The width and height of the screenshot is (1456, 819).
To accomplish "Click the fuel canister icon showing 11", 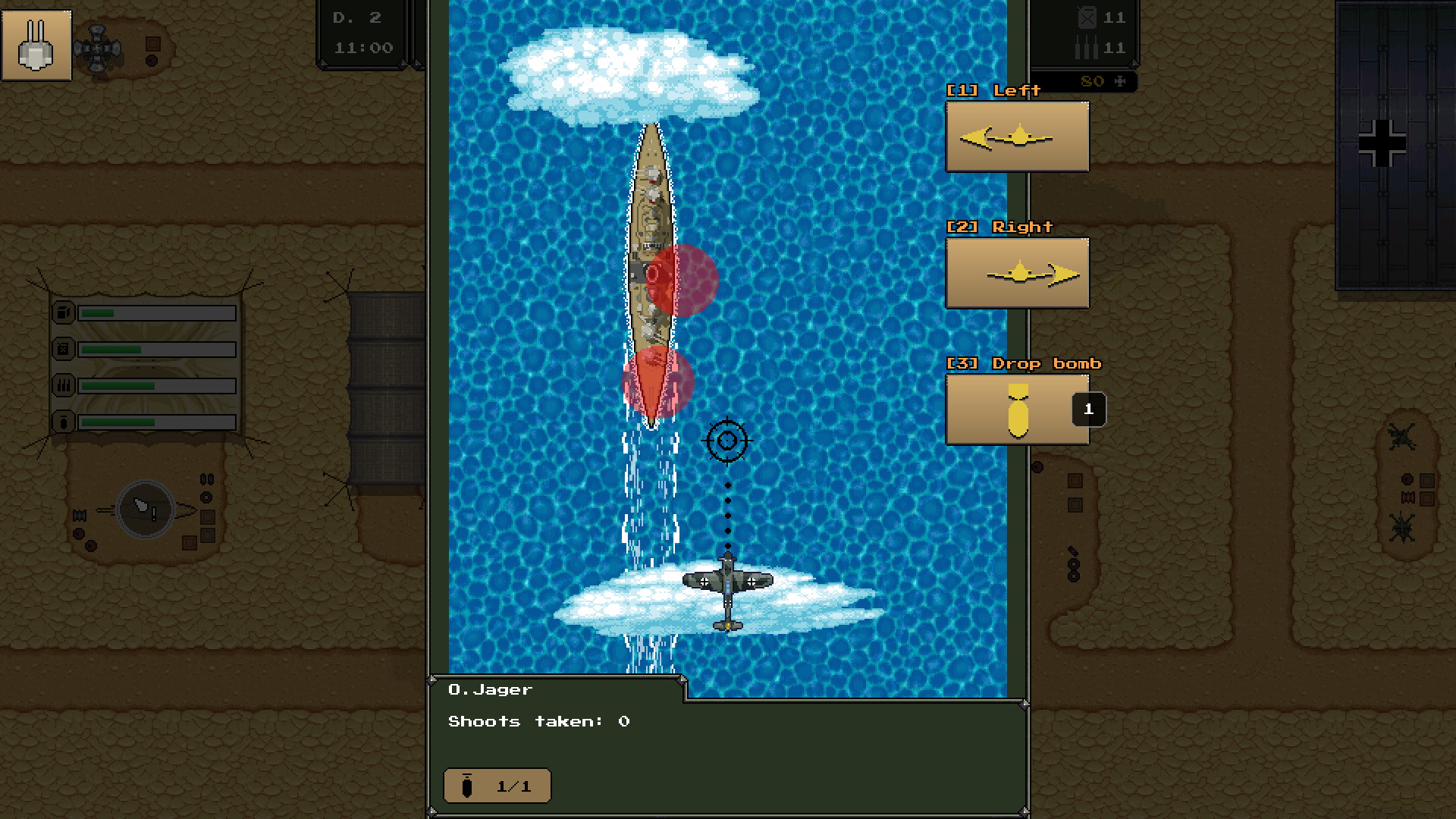I will point(1086,17).
